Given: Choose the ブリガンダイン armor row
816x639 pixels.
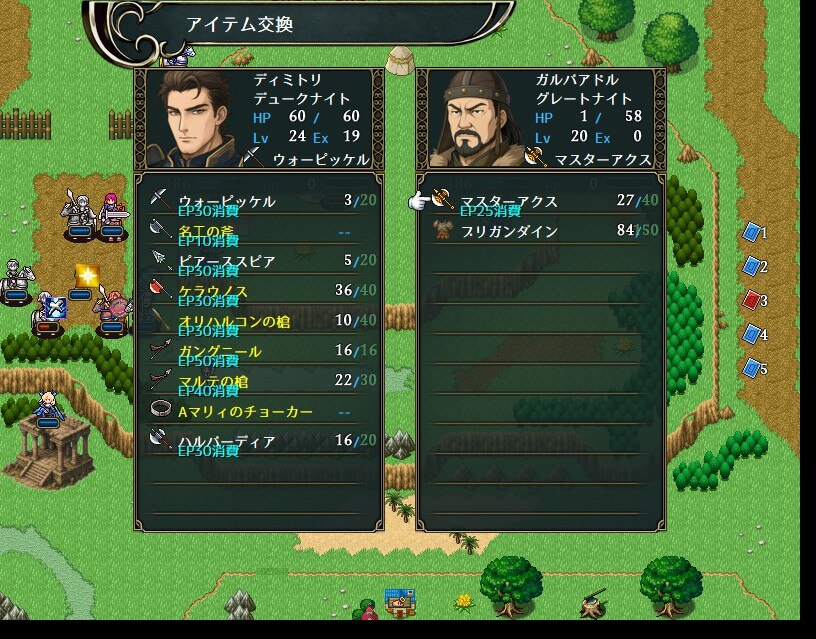Looking at the screenshot, I should tap(540, 231).
